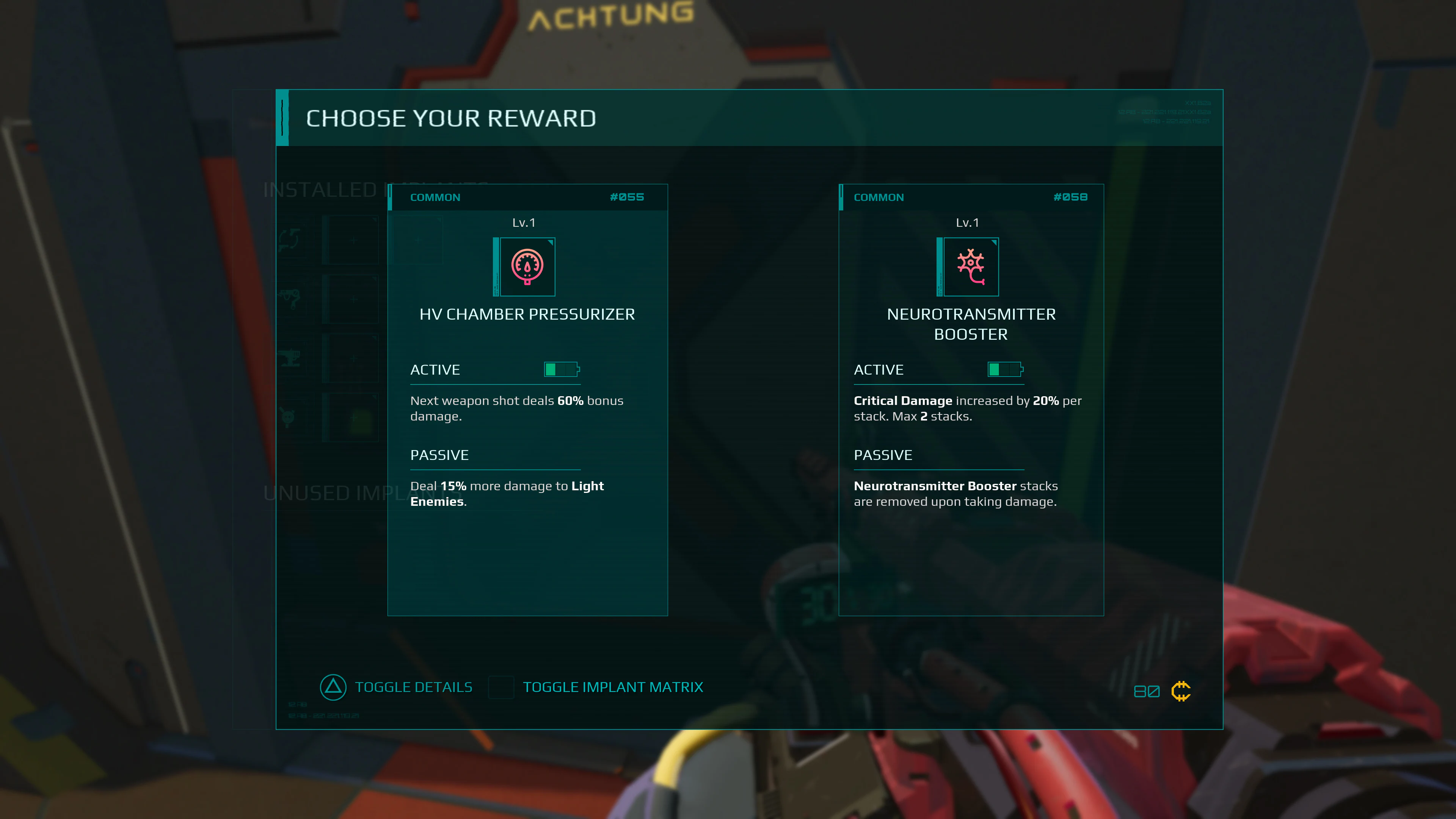Image resolution: width=1456 pixels, height=819 pixels.
Task: Expand the second empty implant slot marker
Action: coord(354,300)
